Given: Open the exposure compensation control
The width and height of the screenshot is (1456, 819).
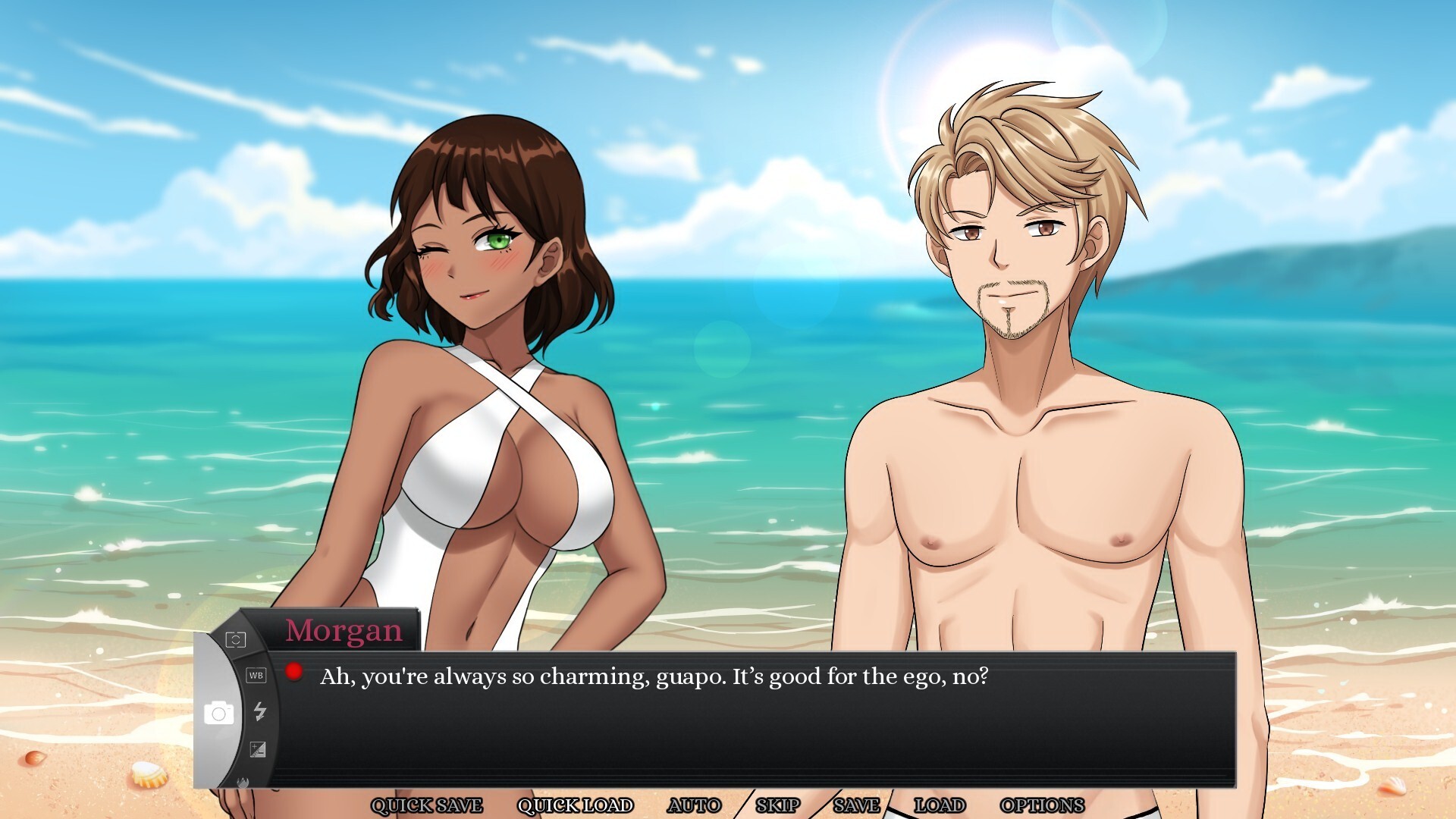Looking at the screenshot, I should coord(258,749).
